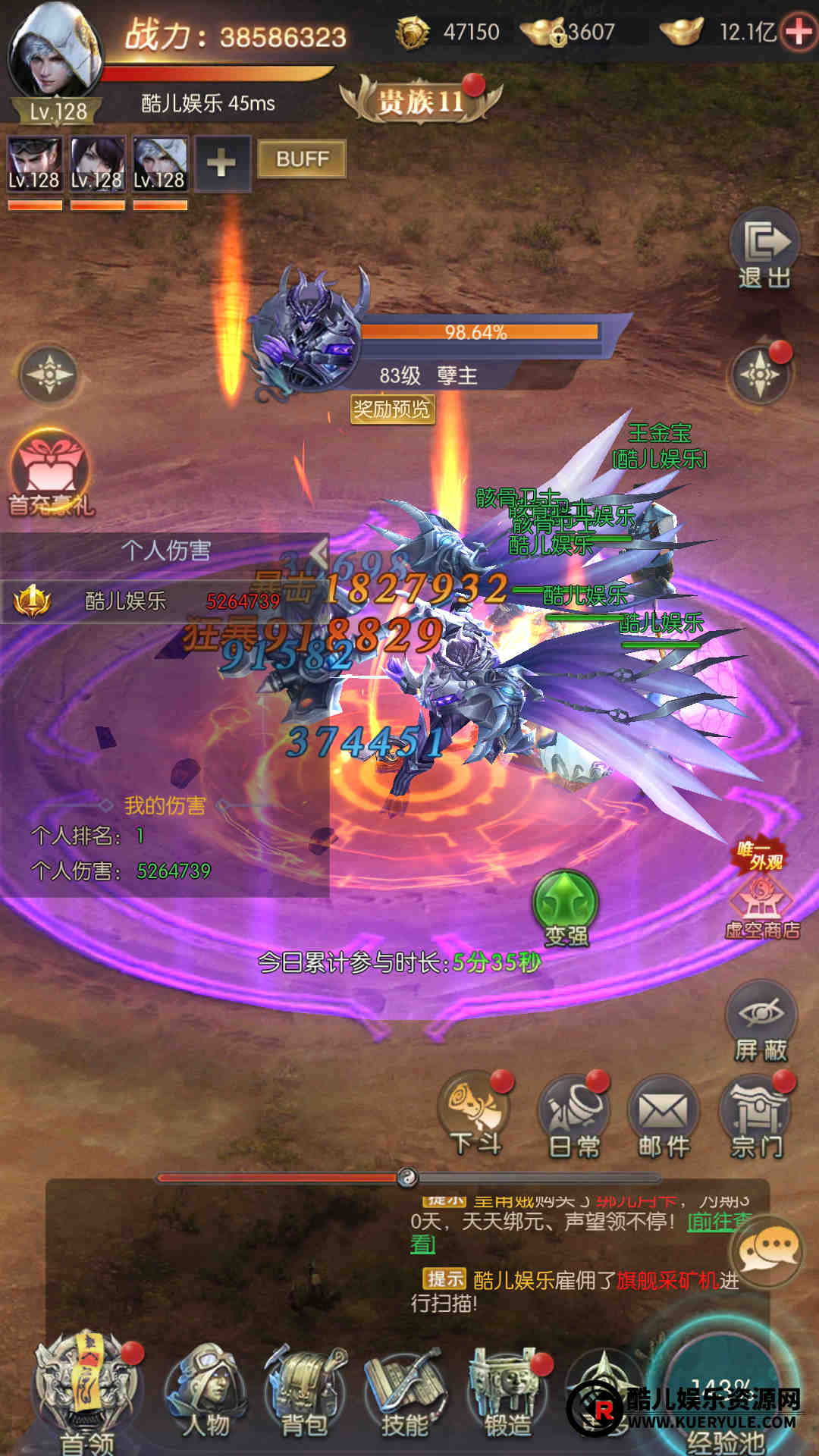Open the BUFF list
The height and width of the screenshot is (1456, 819).
[x=302, y=159]
